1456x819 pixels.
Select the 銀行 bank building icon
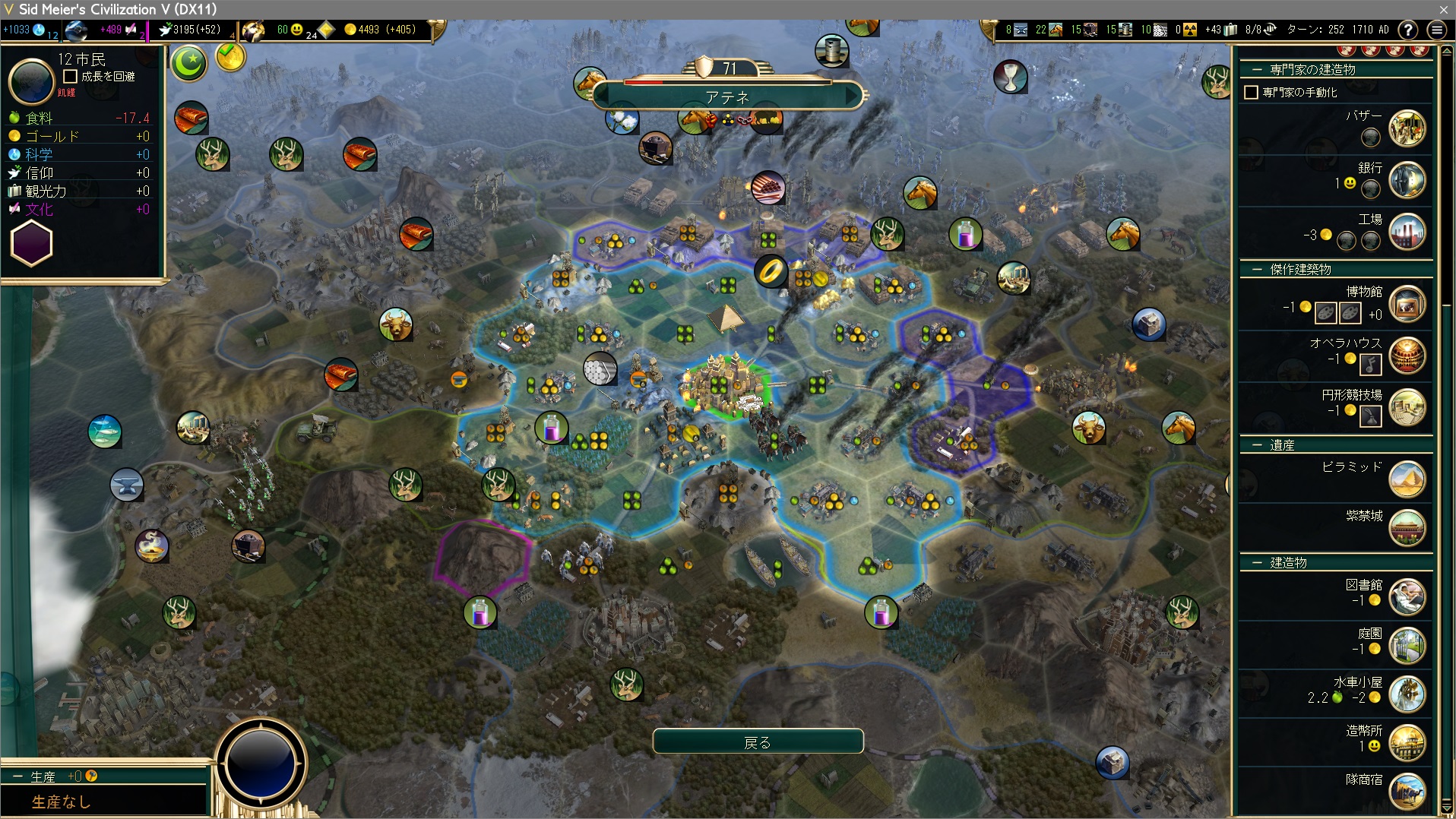(x=1407, y=180)
